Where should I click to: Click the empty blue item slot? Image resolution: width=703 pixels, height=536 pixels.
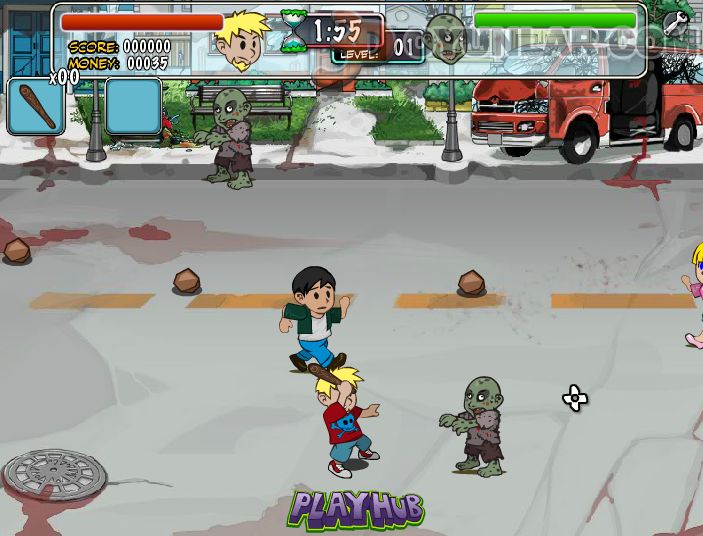click(133, 107)
